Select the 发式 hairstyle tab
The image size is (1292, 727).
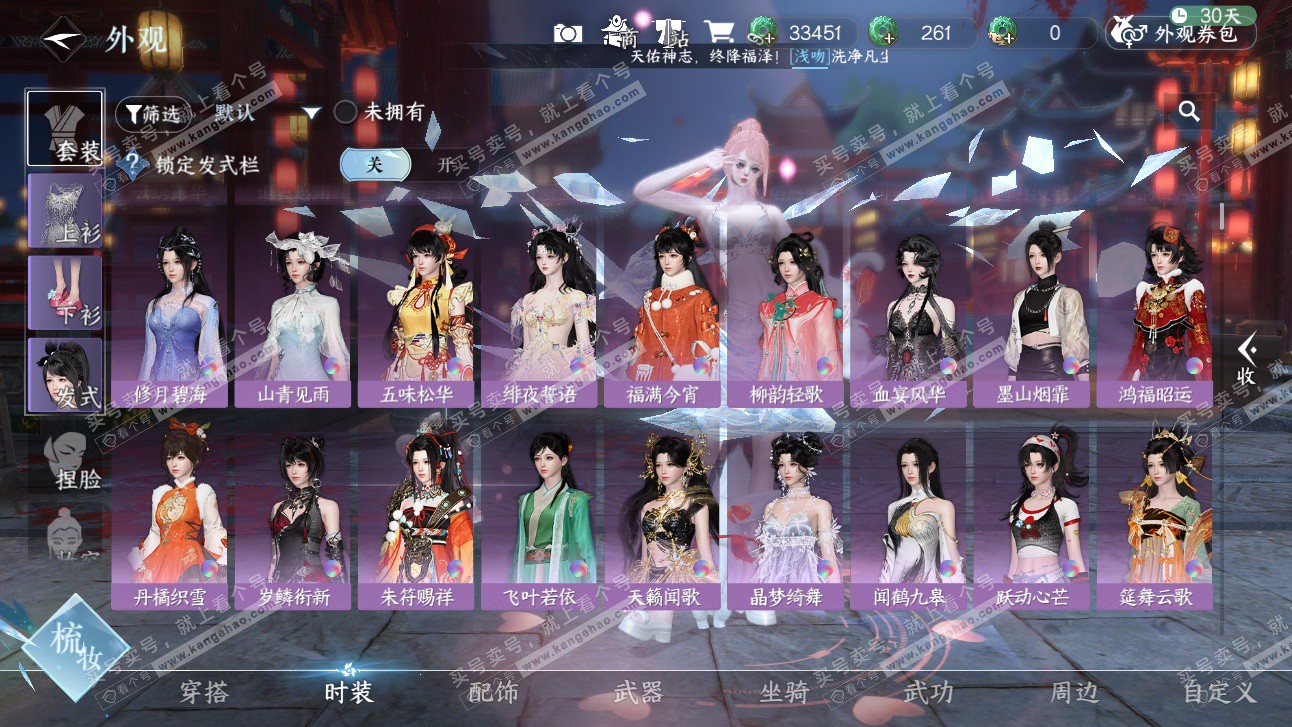[x=65, y=375]
